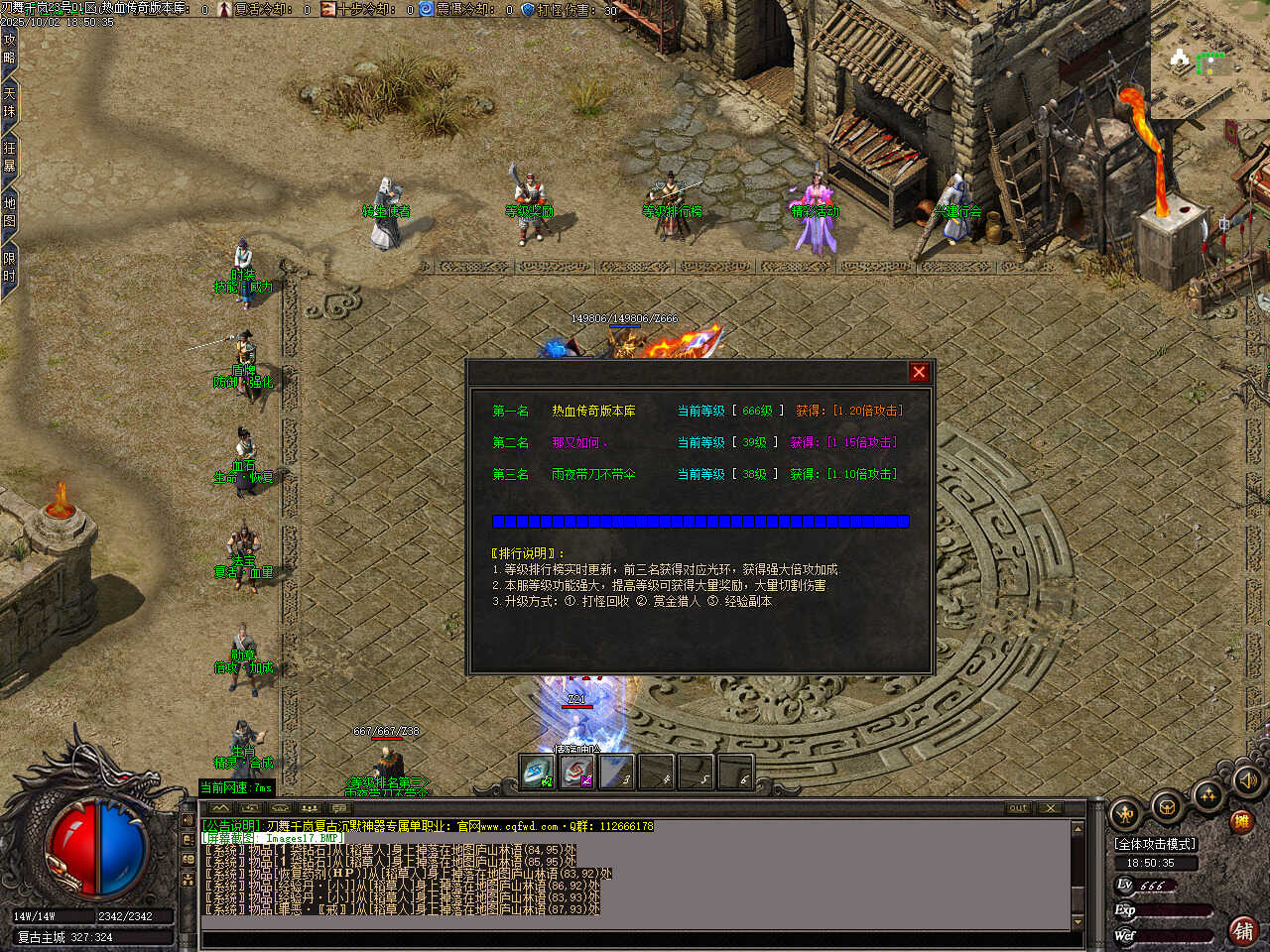Open the three-star skills round button
The width and height of the screenshot is (1270, 952).
pos(1207,794)
